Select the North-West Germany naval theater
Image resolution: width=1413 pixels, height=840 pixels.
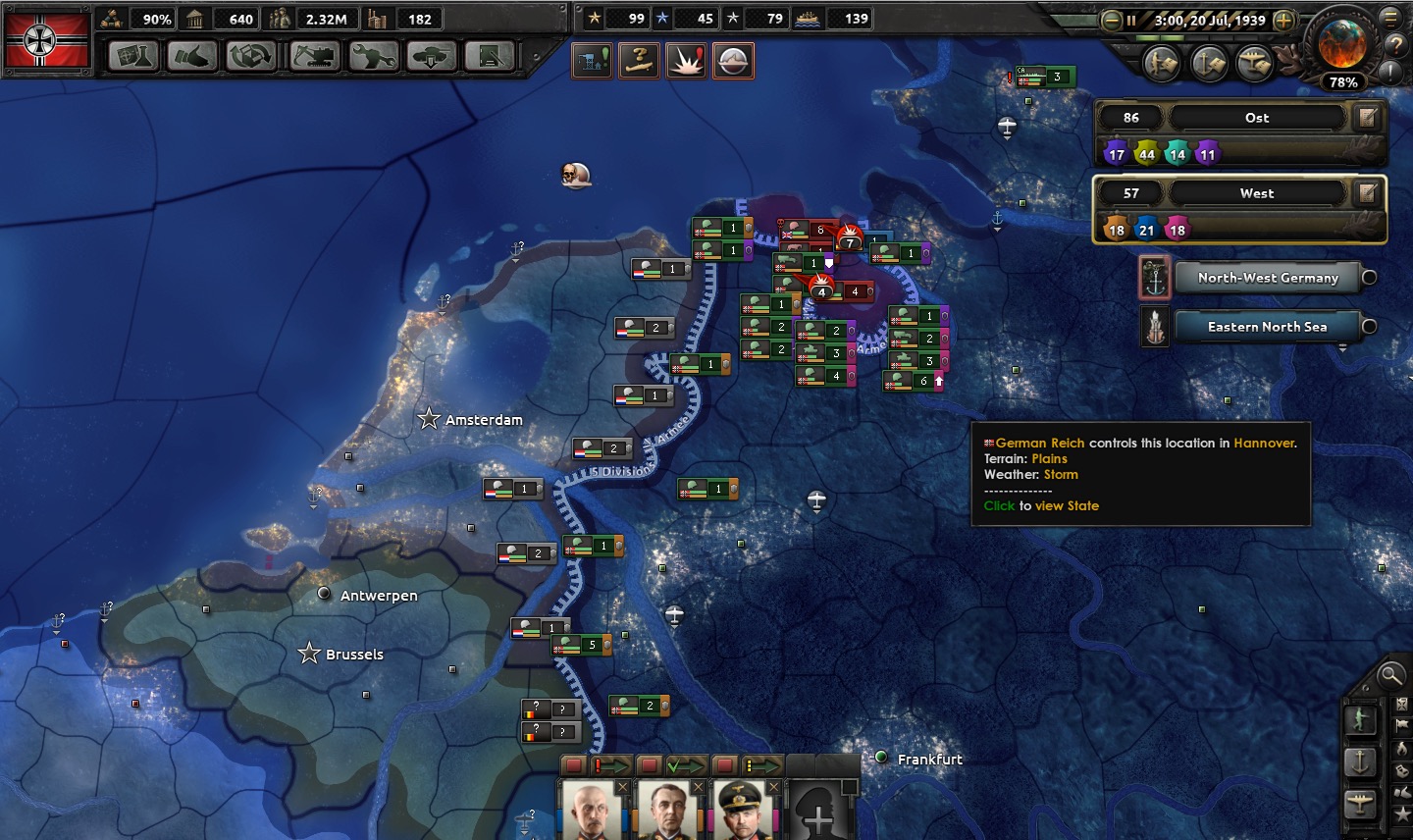pos(1267,278)
